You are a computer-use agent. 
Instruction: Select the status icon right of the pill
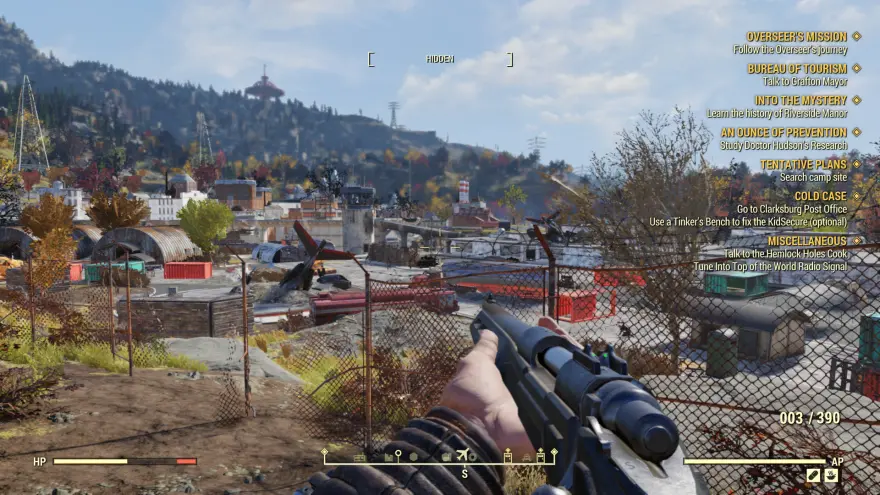click(831, 476)
